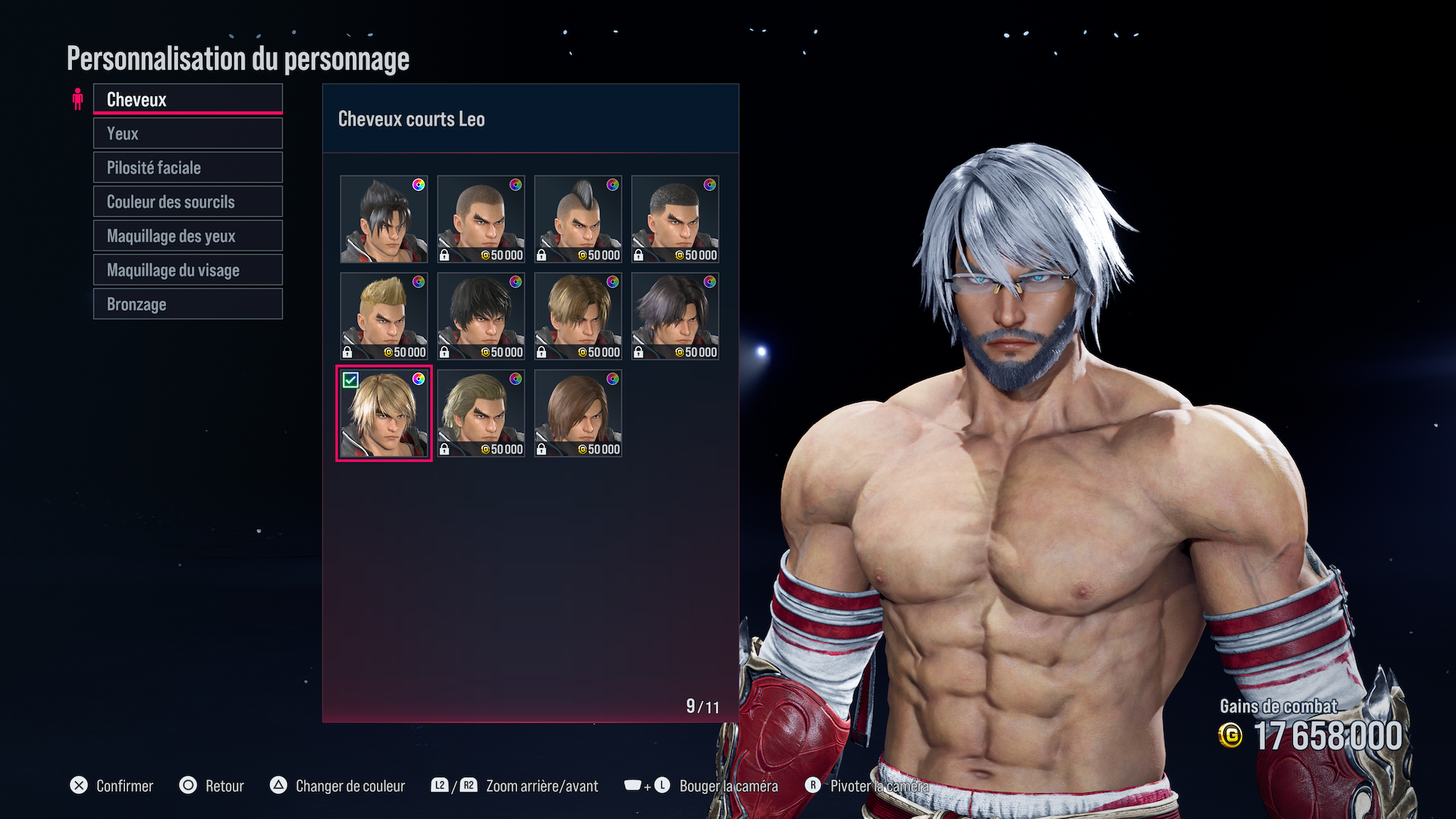Open the Bronzage category

(187, 304)
